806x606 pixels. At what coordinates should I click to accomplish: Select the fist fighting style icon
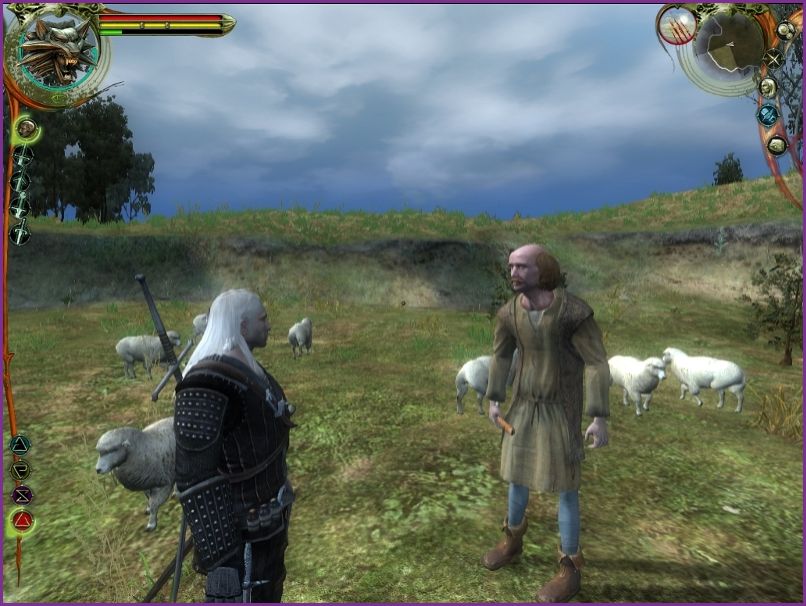[26, 128]
